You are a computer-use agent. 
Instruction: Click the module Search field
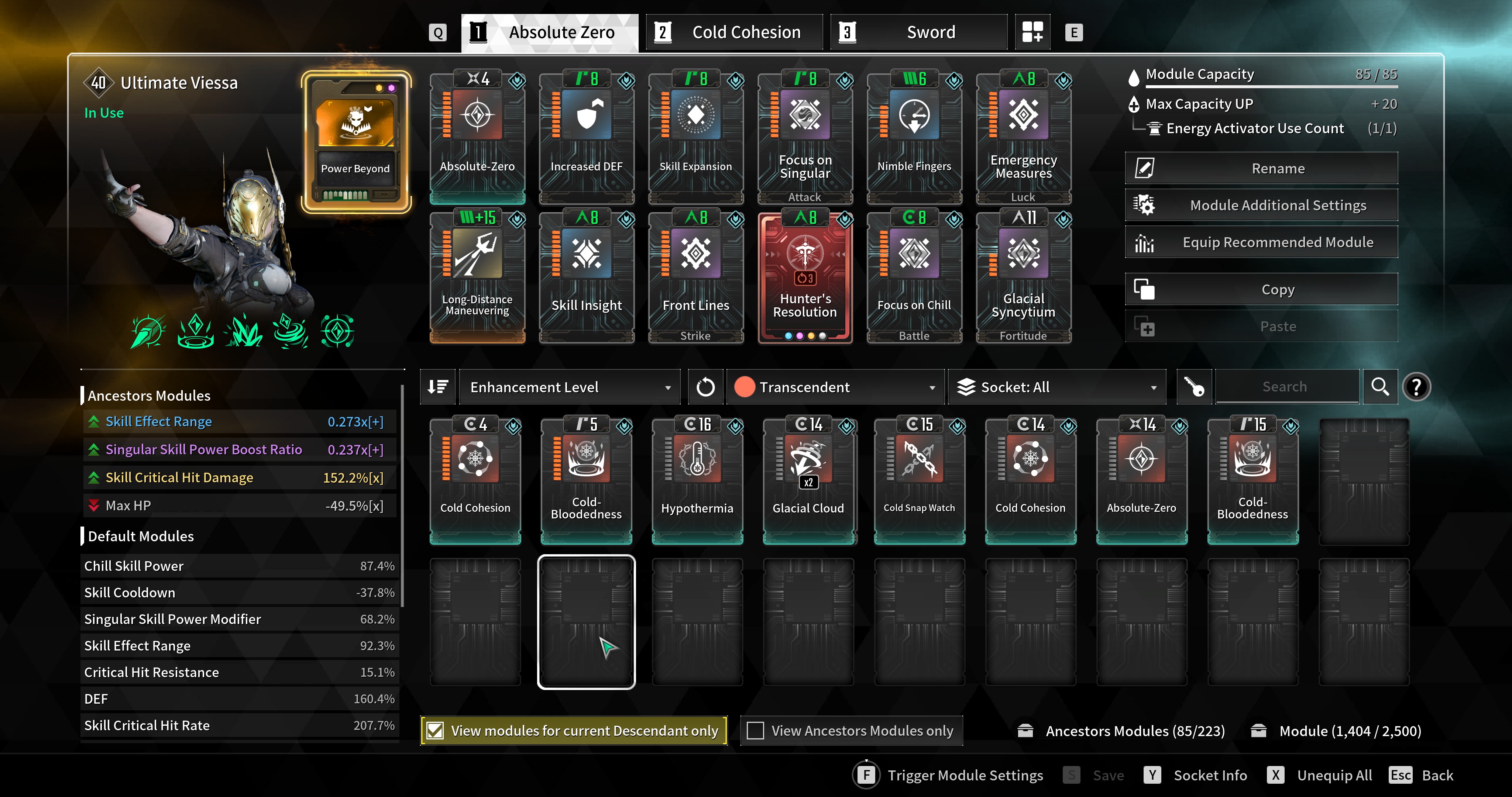[x=1285, y=387]
